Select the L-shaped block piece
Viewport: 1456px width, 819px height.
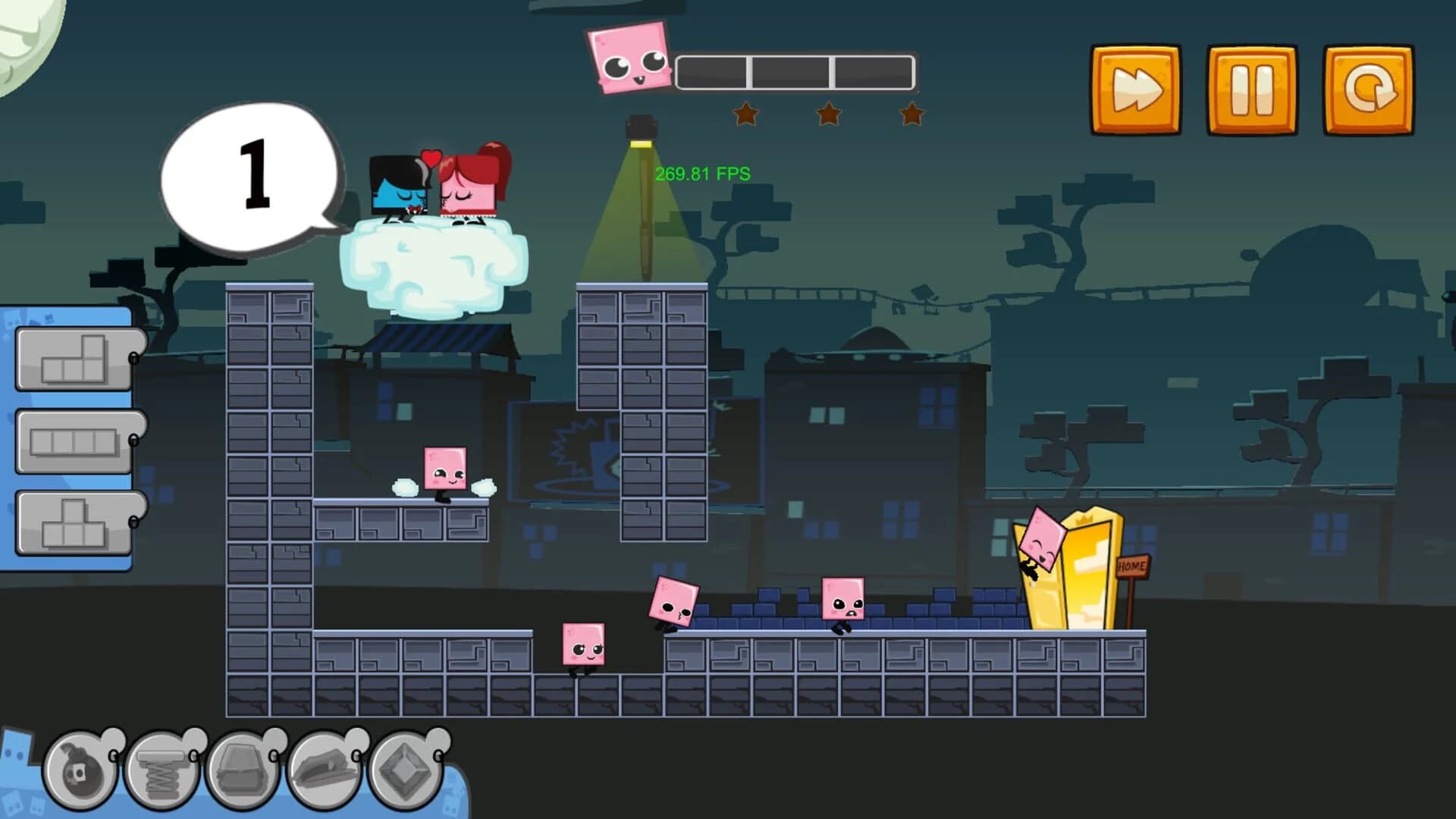coord(72,356)
